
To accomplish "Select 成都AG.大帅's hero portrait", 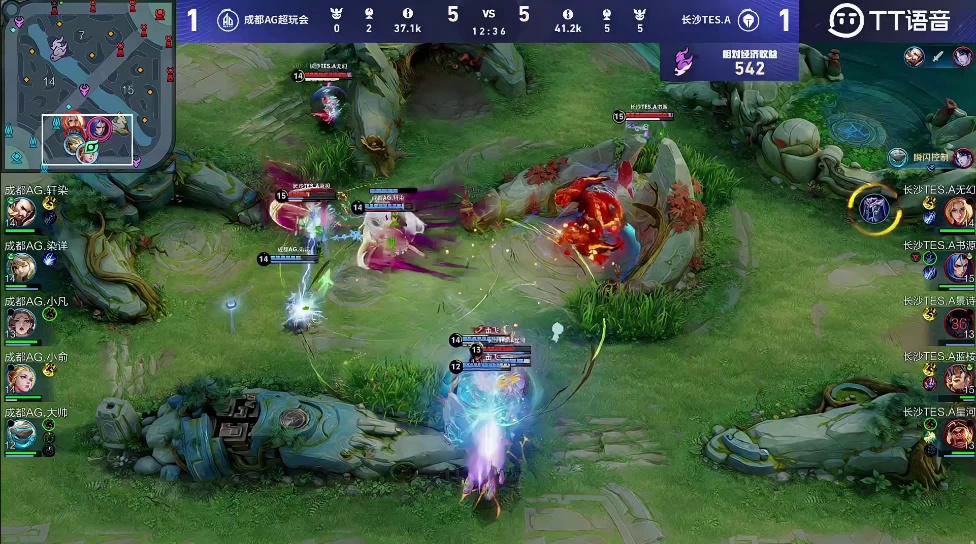I will click(x=21, y=433).
